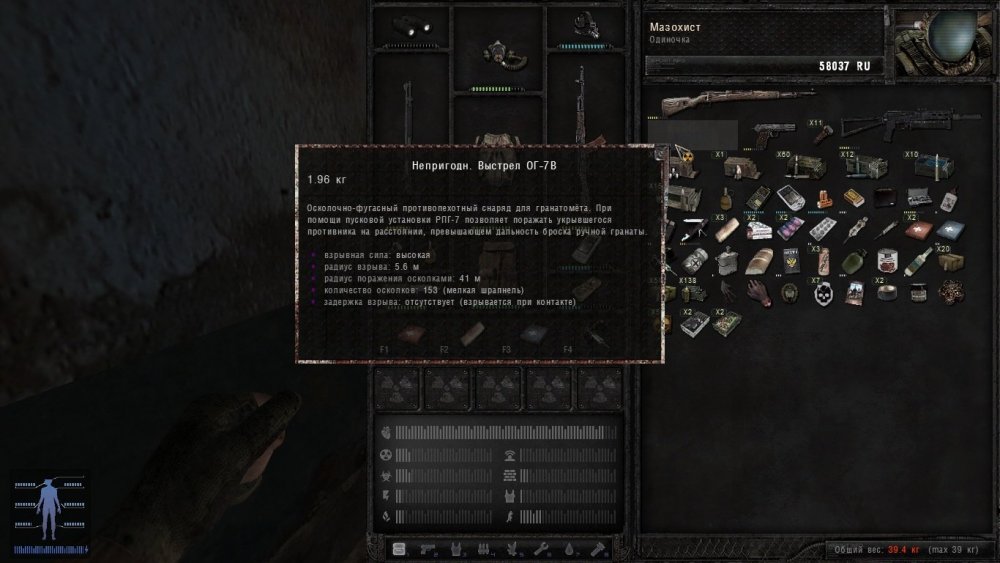
Task: Choose the loaf of bread item
Action: pos(757,261)
